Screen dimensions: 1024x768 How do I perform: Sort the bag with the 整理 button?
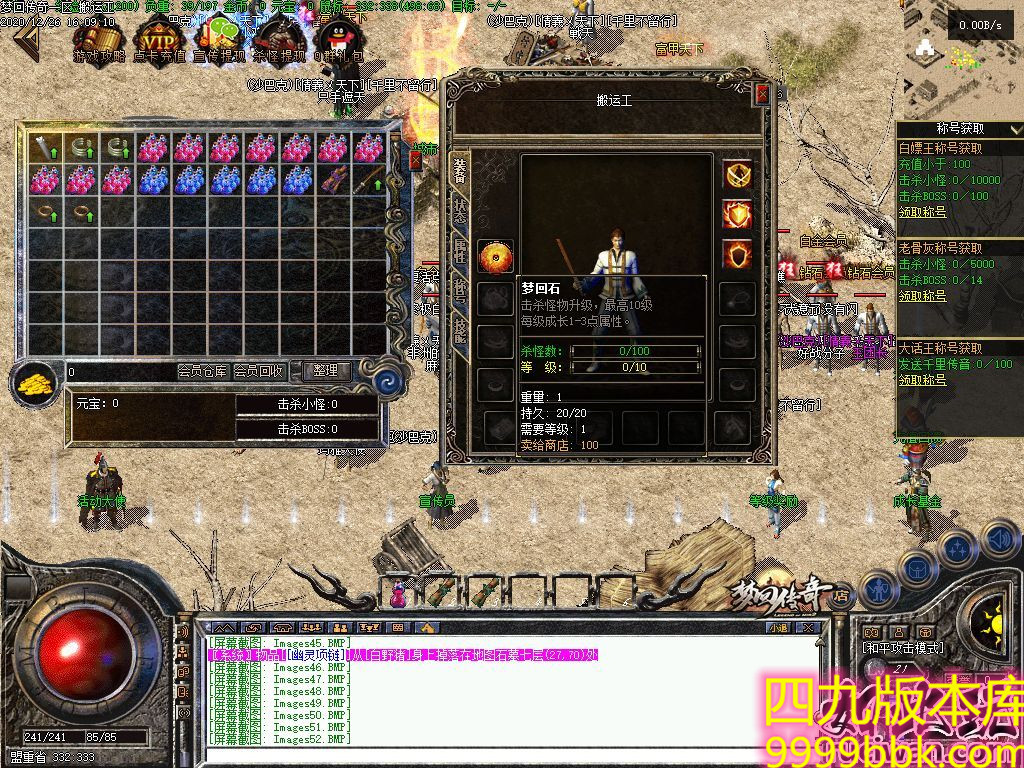(x=324, y=371)
